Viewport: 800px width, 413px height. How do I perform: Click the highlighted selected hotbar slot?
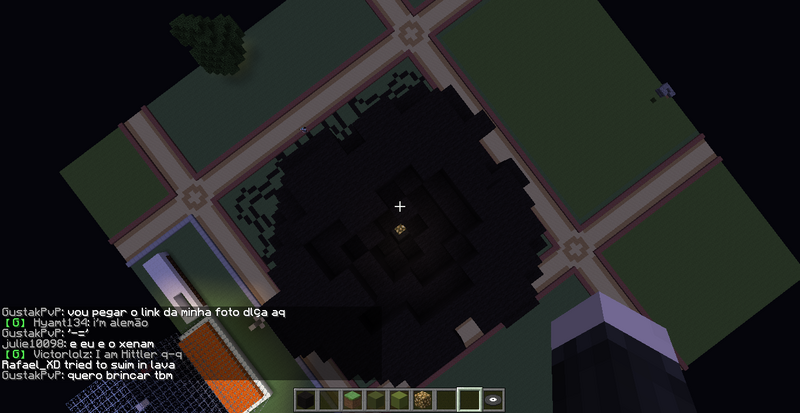pos(467,400)
